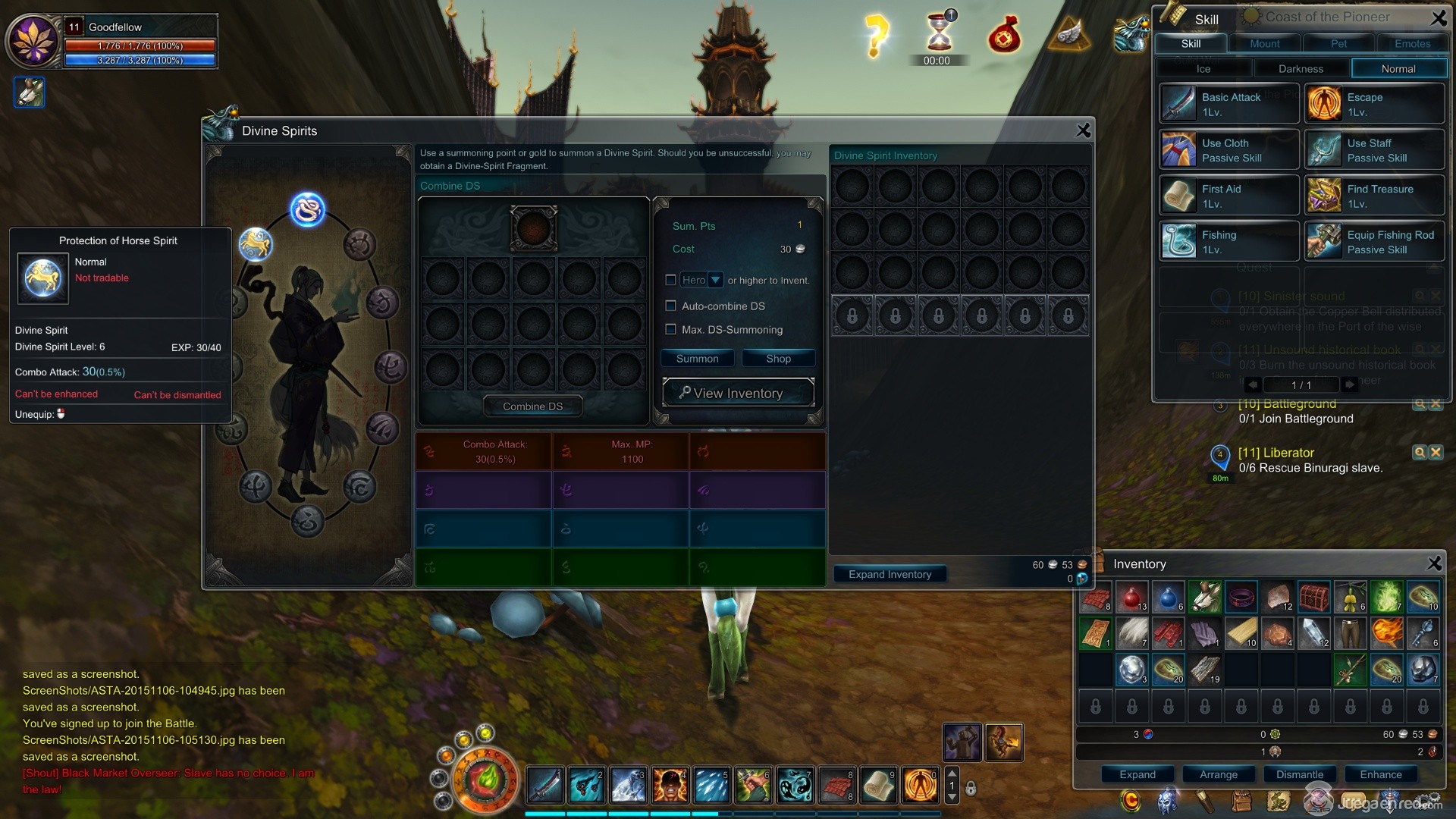Click the Combine DS button
Image resolution: width=1456 pixels, height=819 pixels.
[x=532, y=406]
